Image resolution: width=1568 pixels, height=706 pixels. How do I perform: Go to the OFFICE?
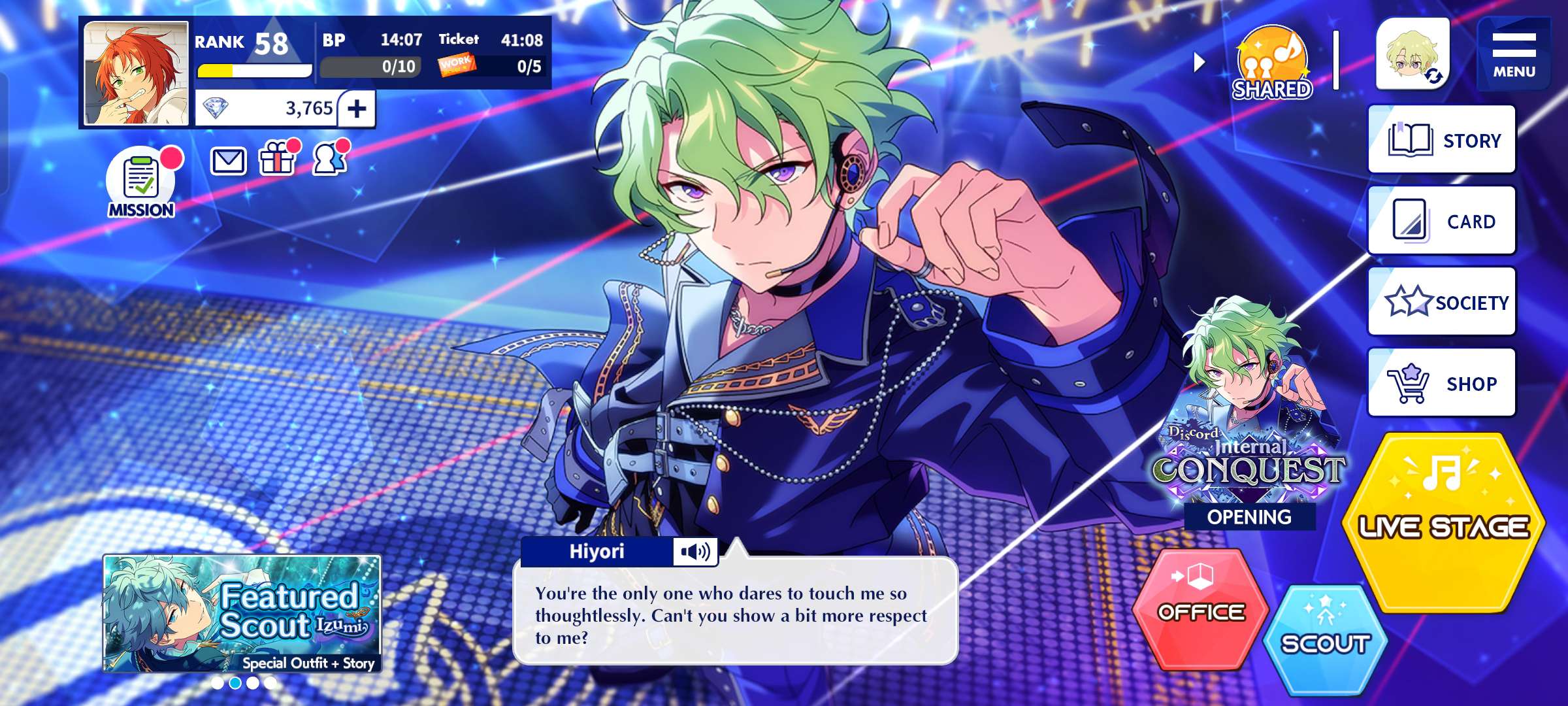click(1201, 609)
